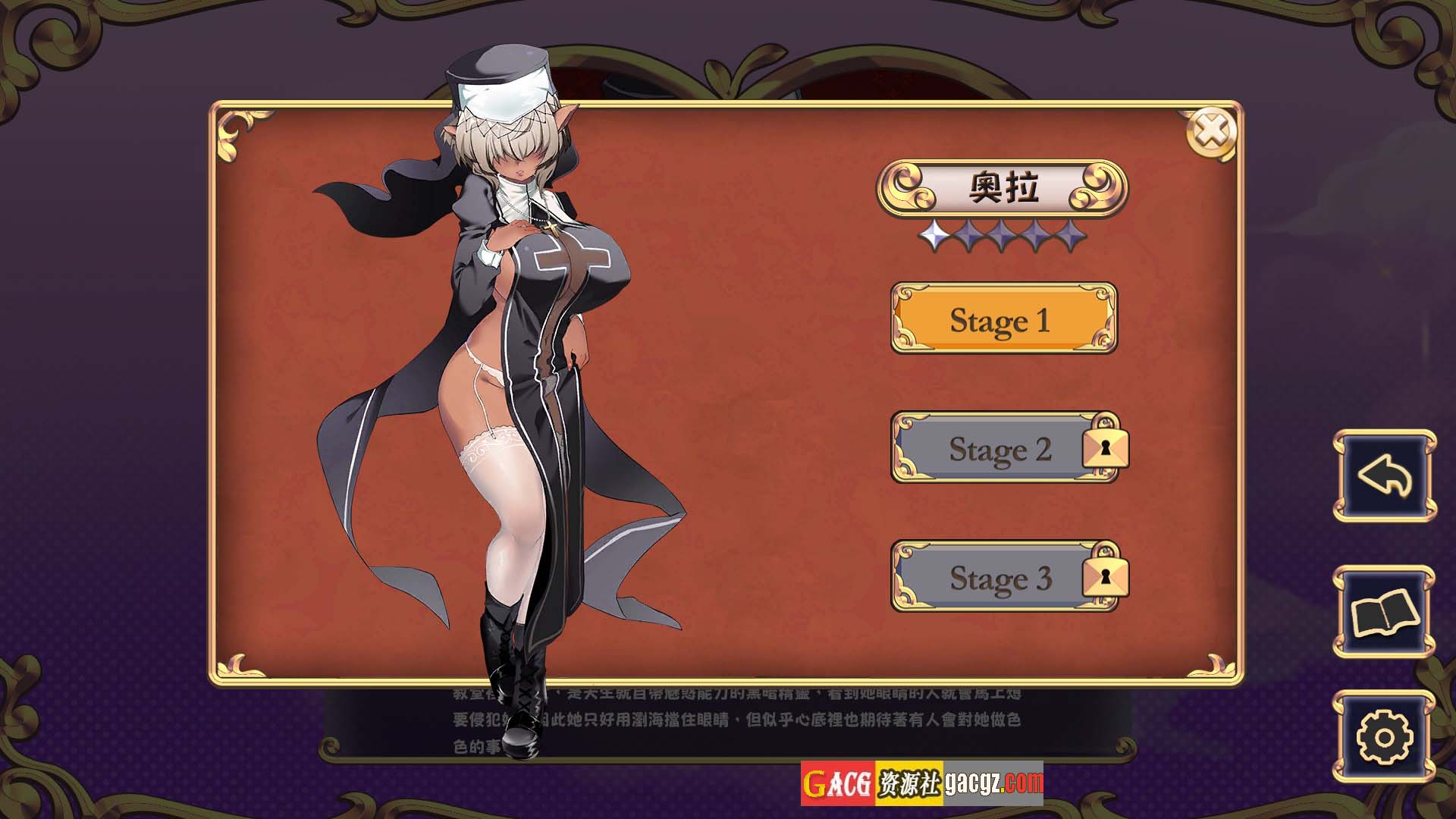
Task: Open the book journal icon
Action: [1385, 613]
